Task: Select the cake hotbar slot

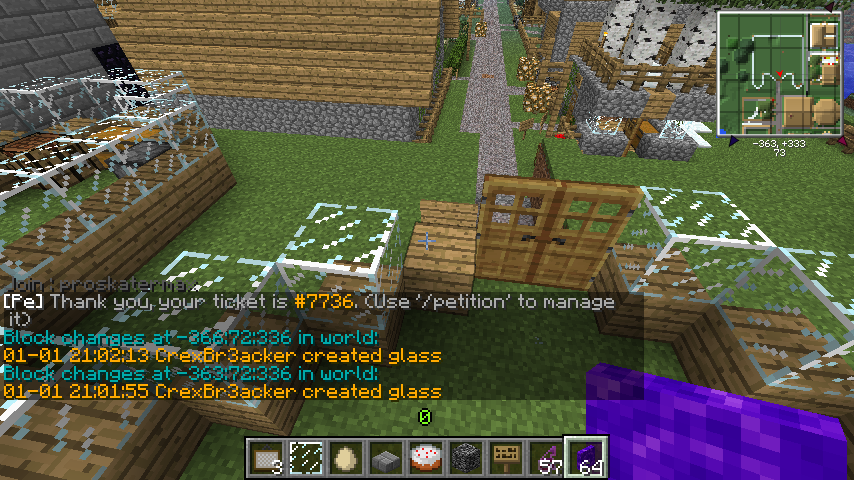Action: click(x=426, y=459)
